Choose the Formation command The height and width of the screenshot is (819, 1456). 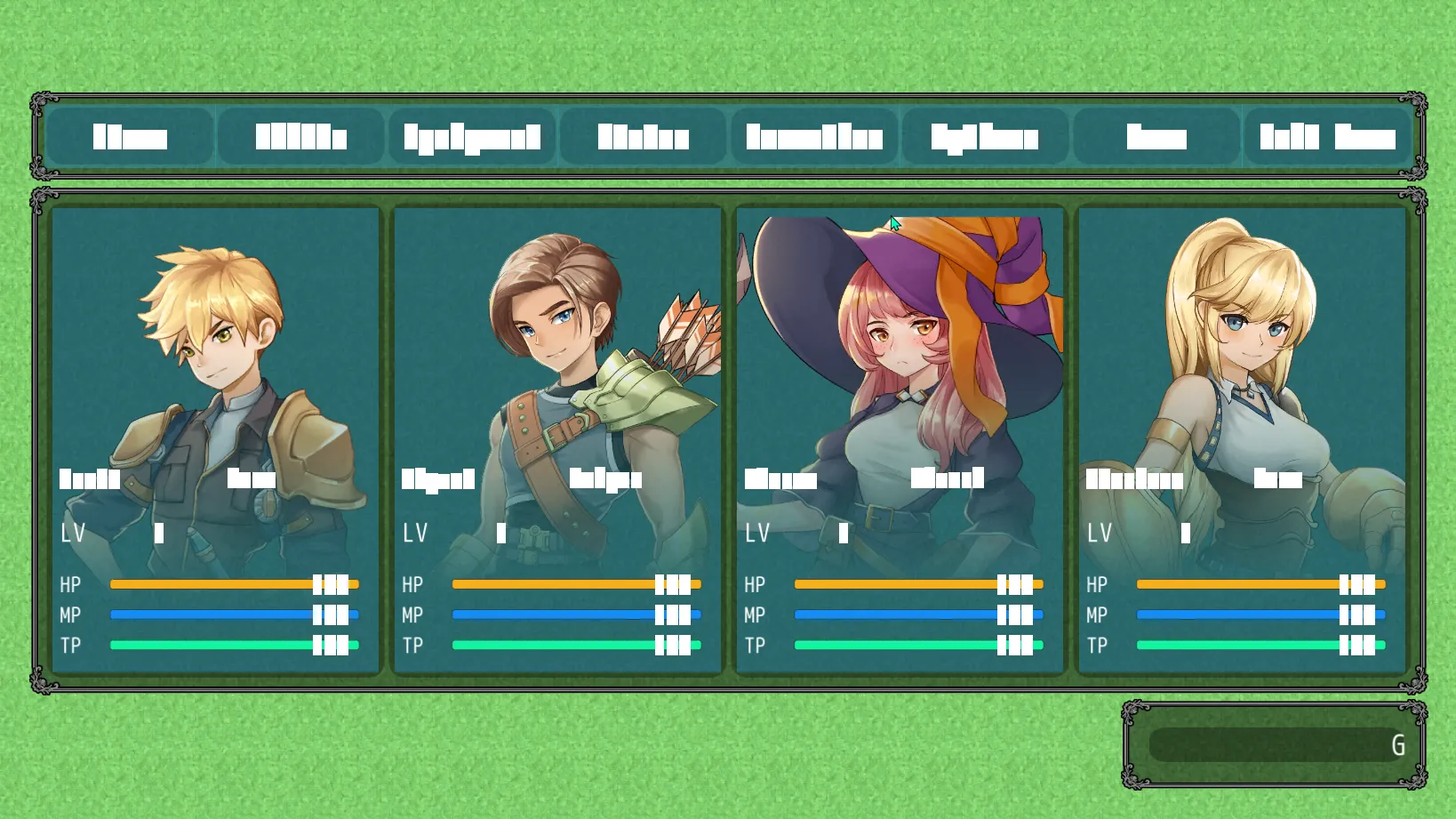814,137
